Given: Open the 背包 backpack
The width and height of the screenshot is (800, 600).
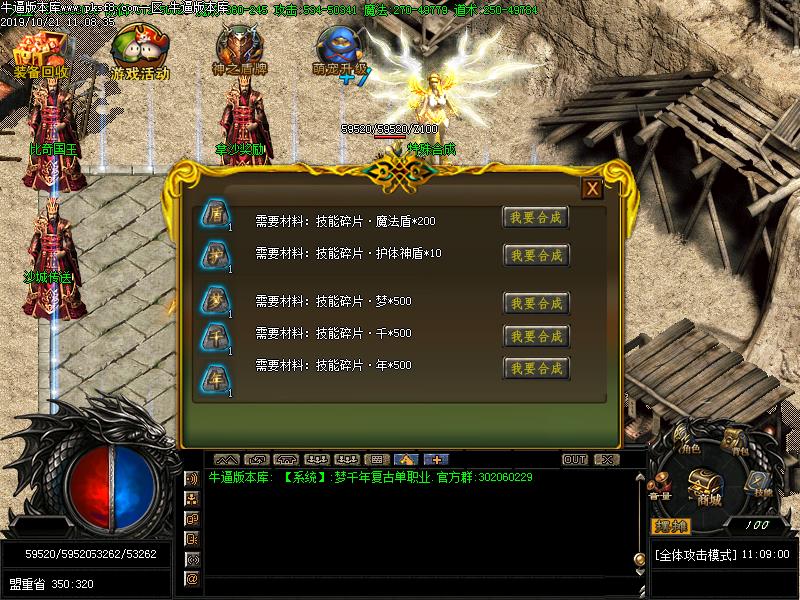Looking at the screenshot, I should coord(736,441).
